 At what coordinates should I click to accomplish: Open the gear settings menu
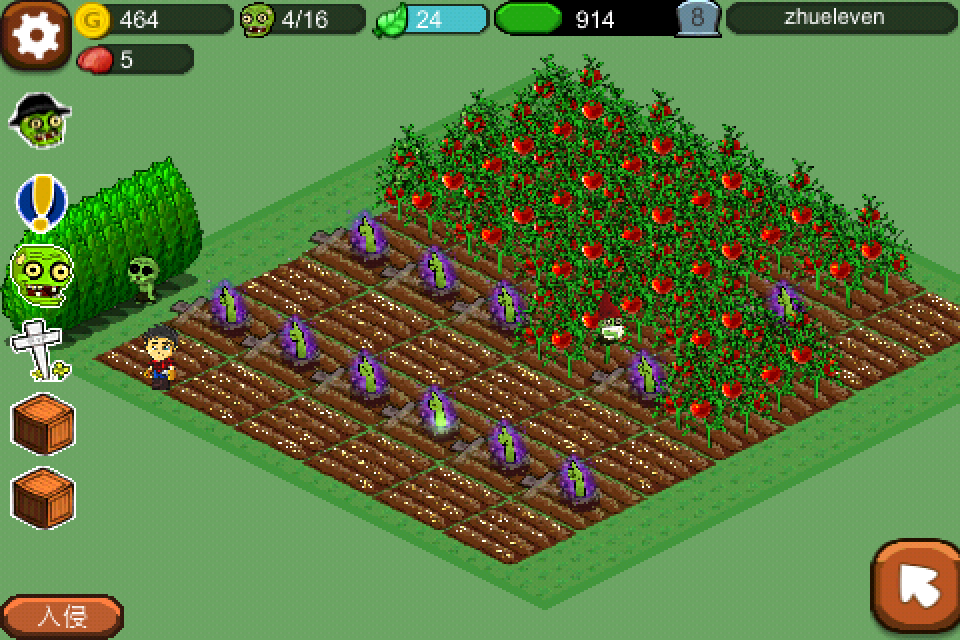36,34
